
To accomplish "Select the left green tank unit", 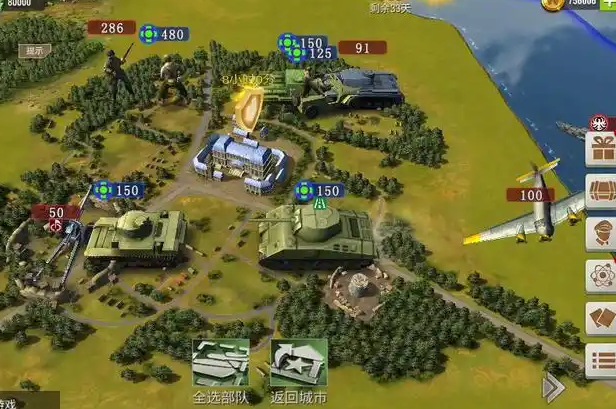I will [135, 236].
